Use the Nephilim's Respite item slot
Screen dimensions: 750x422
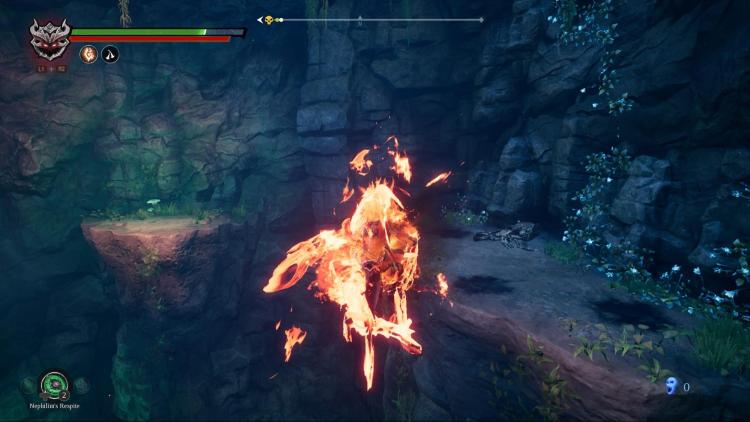(x=54, y=384)
